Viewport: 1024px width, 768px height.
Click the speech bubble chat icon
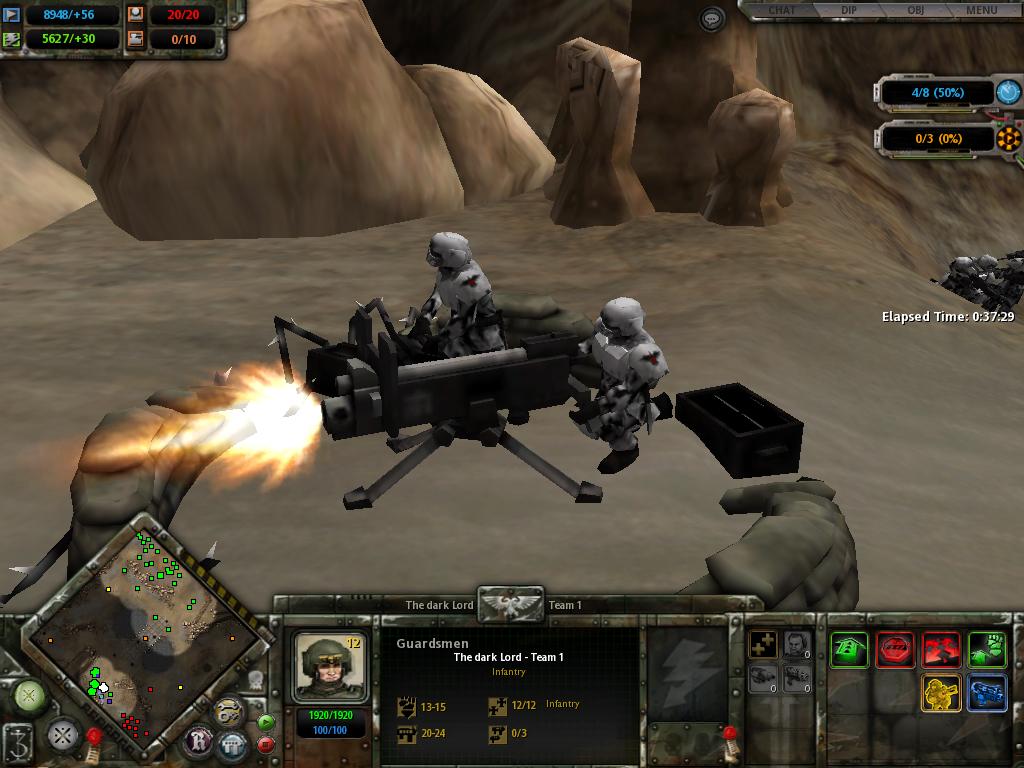(x=712, y=19)
